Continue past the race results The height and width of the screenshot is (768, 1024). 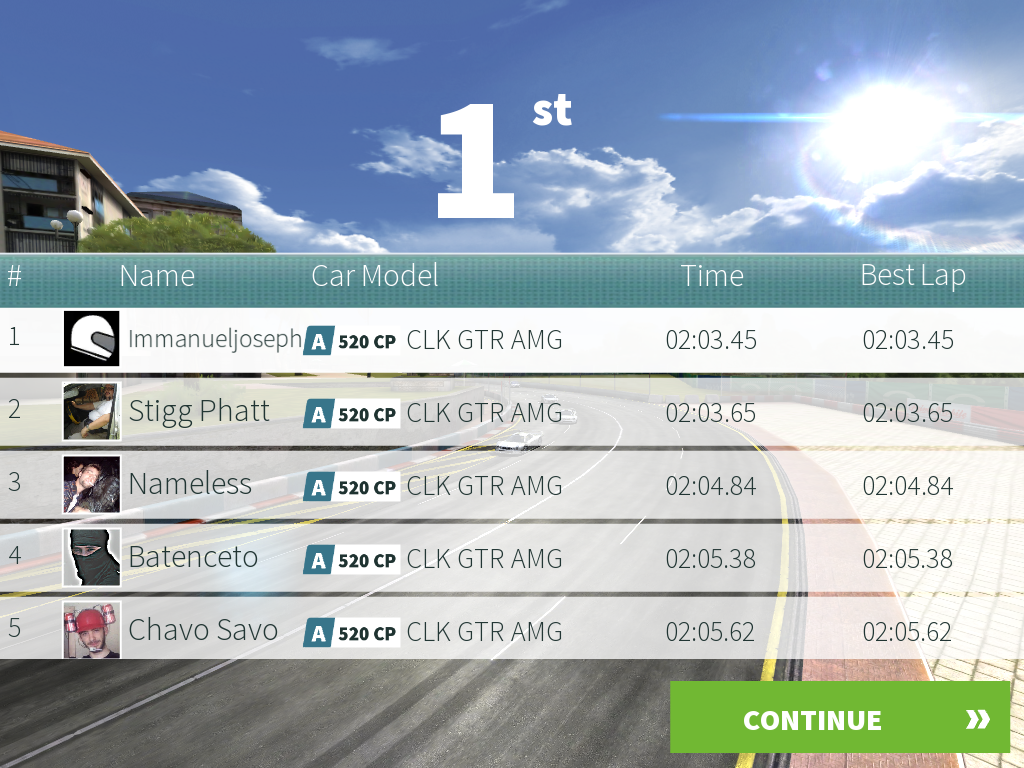pyautogui.click(x=839, y=718)
